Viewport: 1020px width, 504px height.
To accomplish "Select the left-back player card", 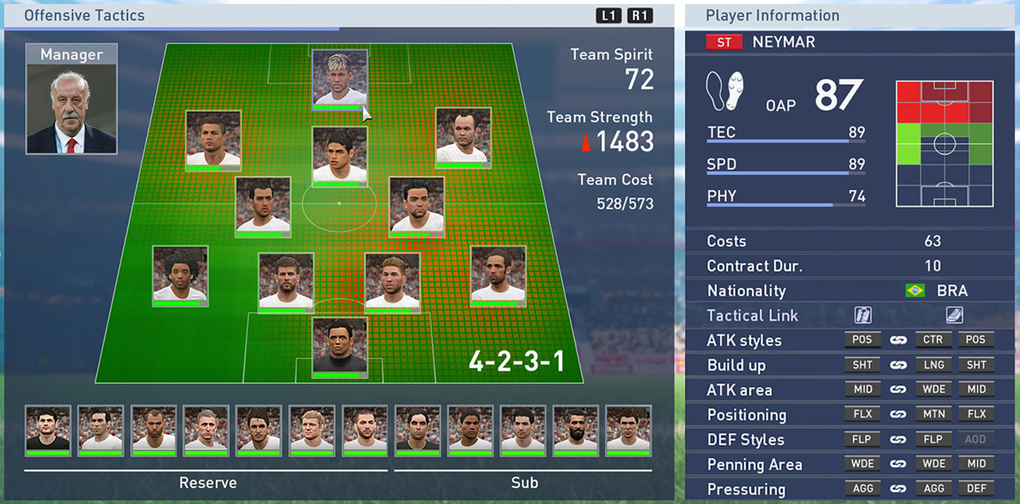I will pos(180,275).
